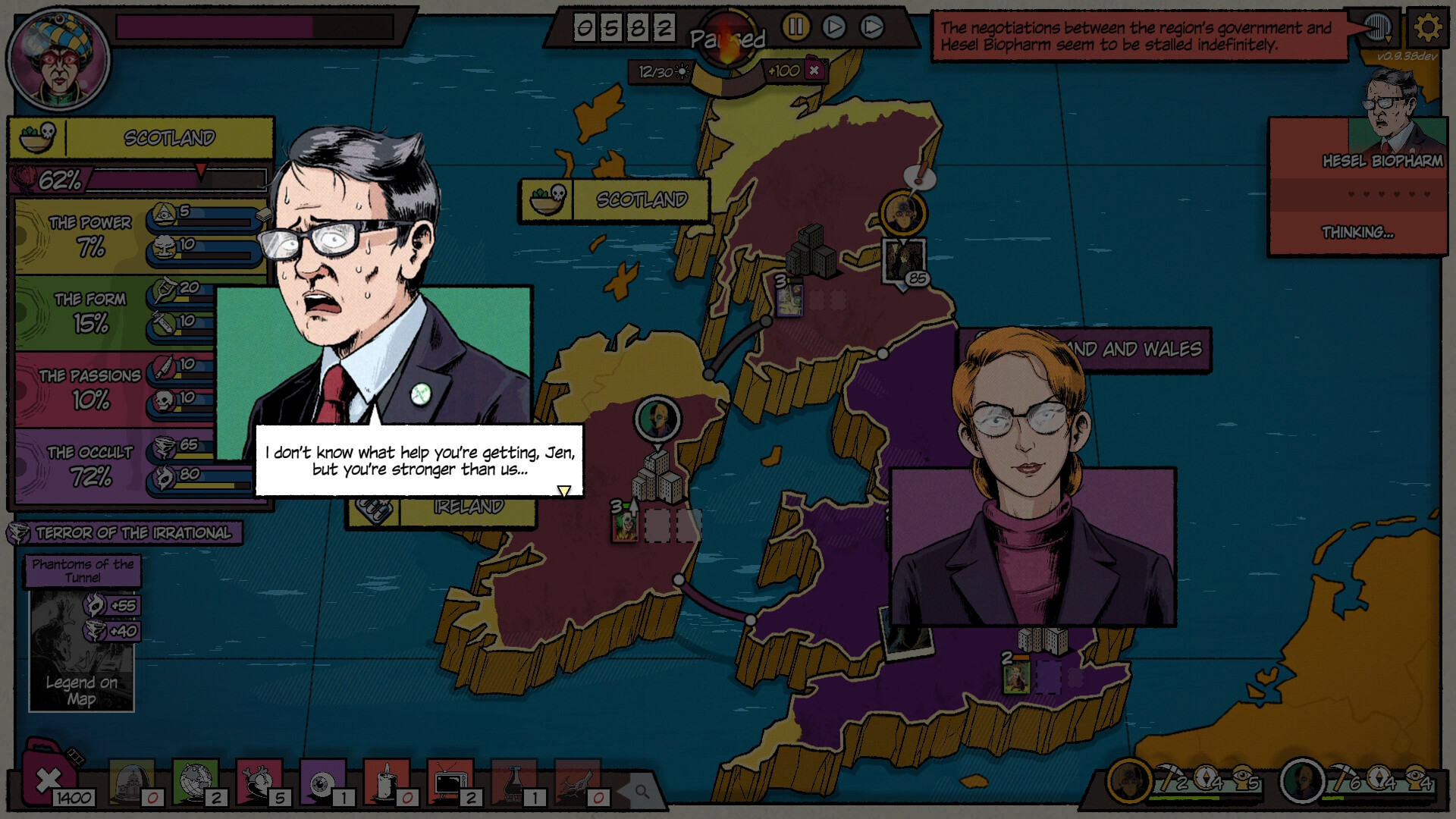Select the gold-ringed agent portrait
Screen dimensions: 1456x819
pyautogui.click(x=1129, y=780)
